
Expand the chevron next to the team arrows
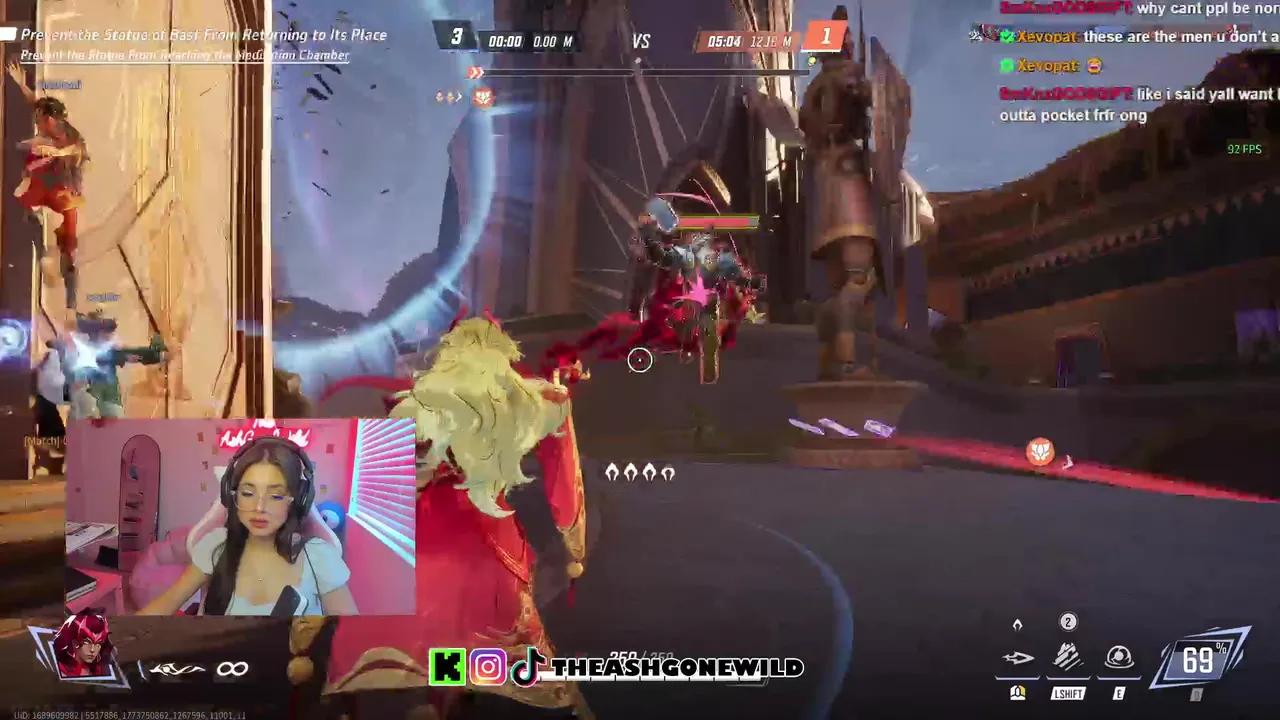click(x=458, y=95)
